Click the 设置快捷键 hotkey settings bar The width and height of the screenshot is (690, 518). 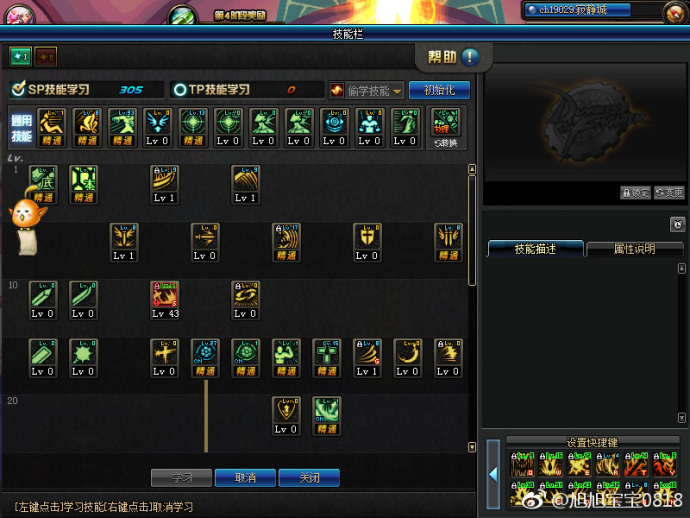pyautogui.click(x=593, y=441)
